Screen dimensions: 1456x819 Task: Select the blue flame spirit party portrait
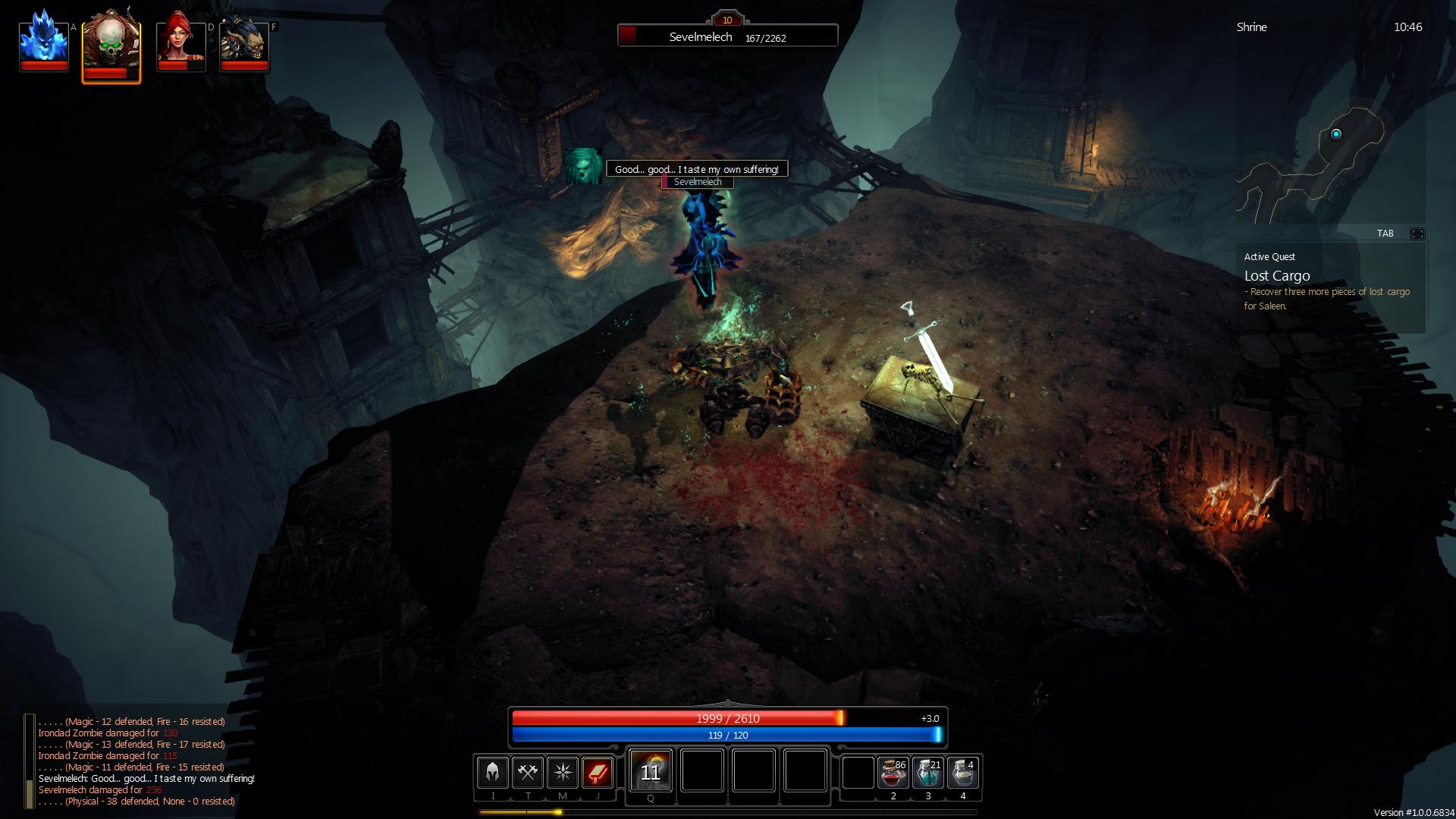pyautogui.click(x=44, y=43)
